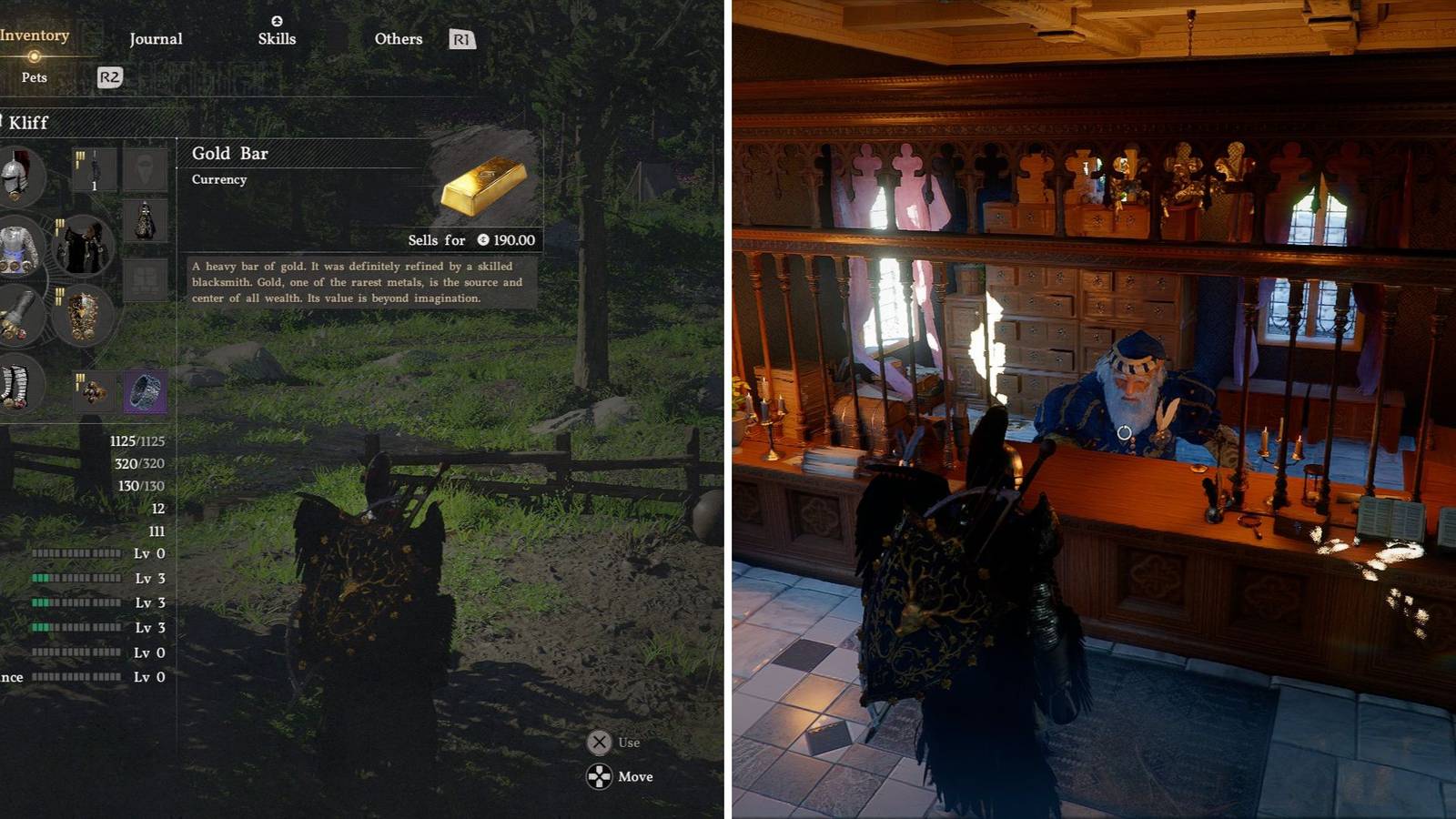Switch to the Journal tab

[x=155, y=38]
